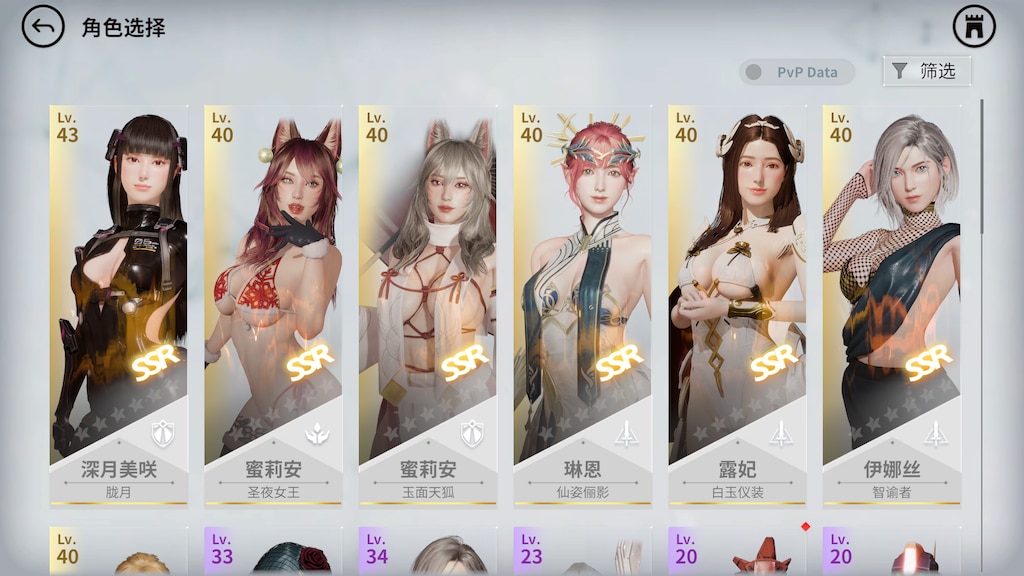Pick the Lv. 23 character card
This screenshot has width=1024, height=576.
[582, 551]
